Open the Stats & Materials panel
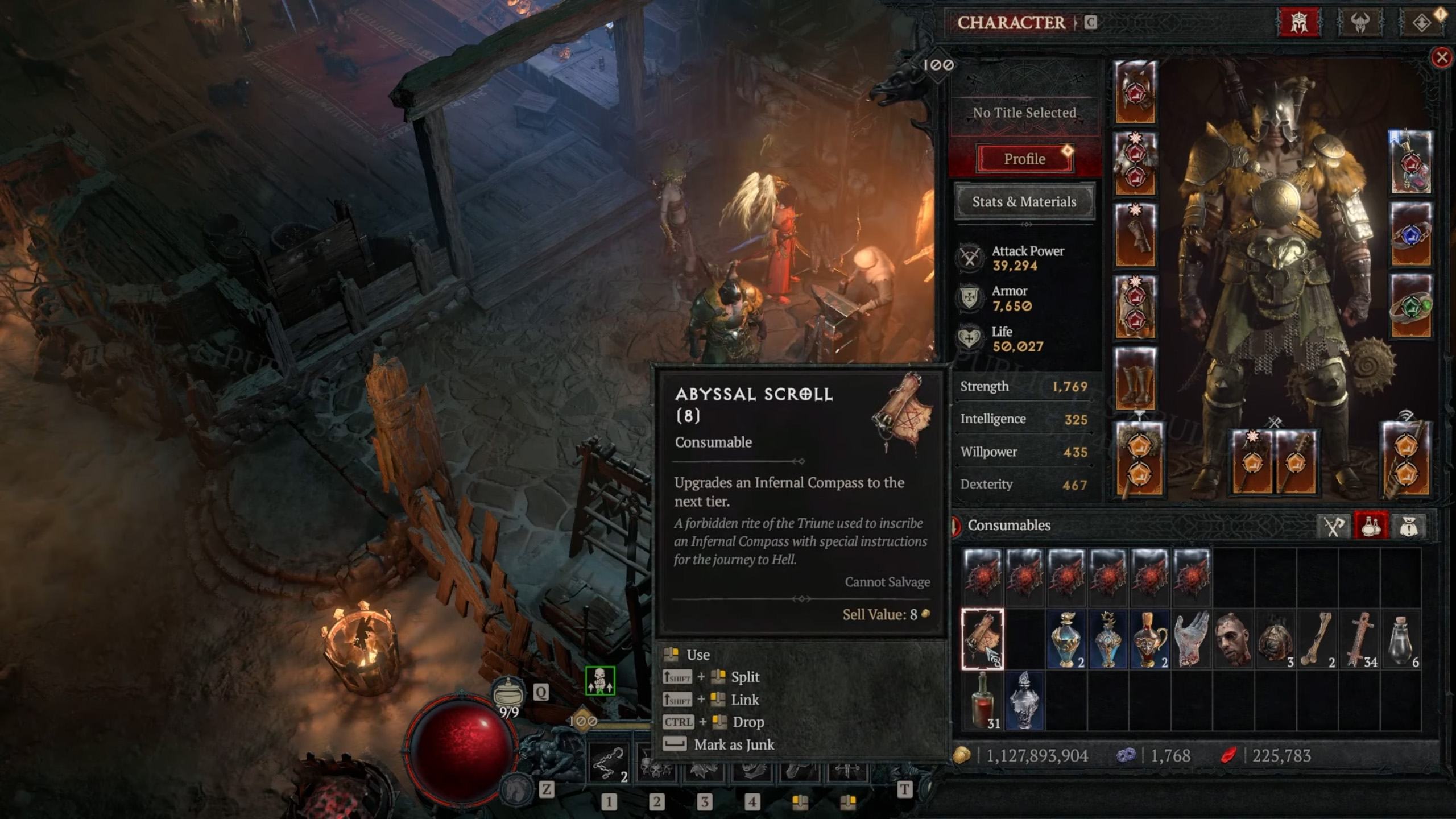The height and width of the screenshot is (819, 1456). (x=1025, y=202)
